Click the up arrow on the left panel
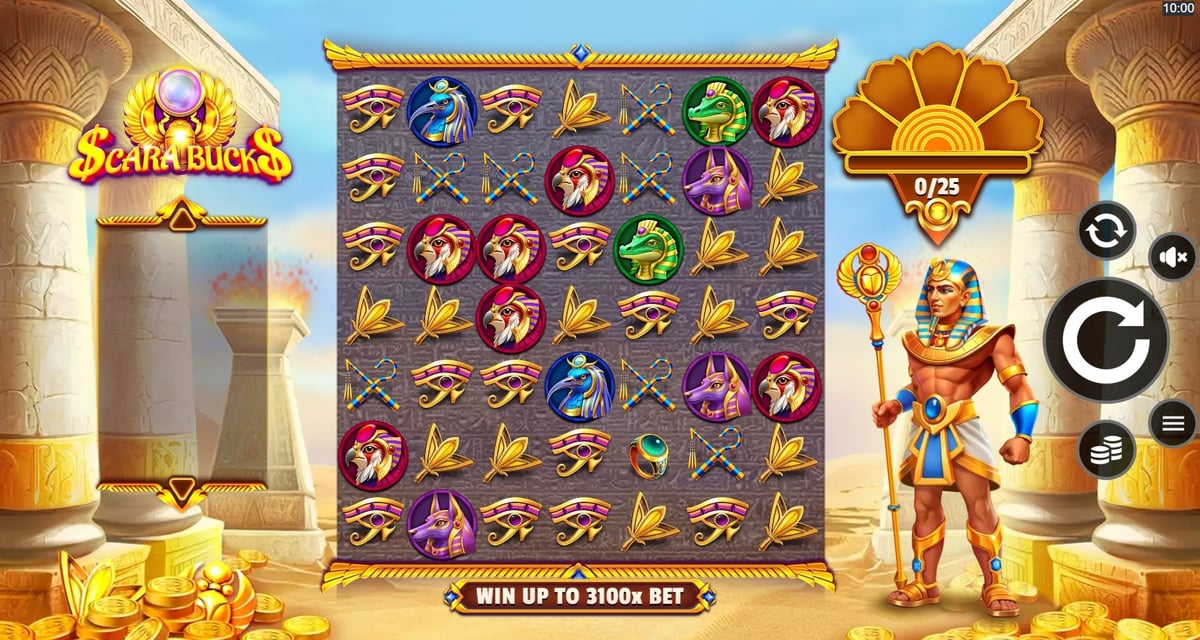This screenshot has width=1200, height=640. pyautogui.click(x=182, y=212)
